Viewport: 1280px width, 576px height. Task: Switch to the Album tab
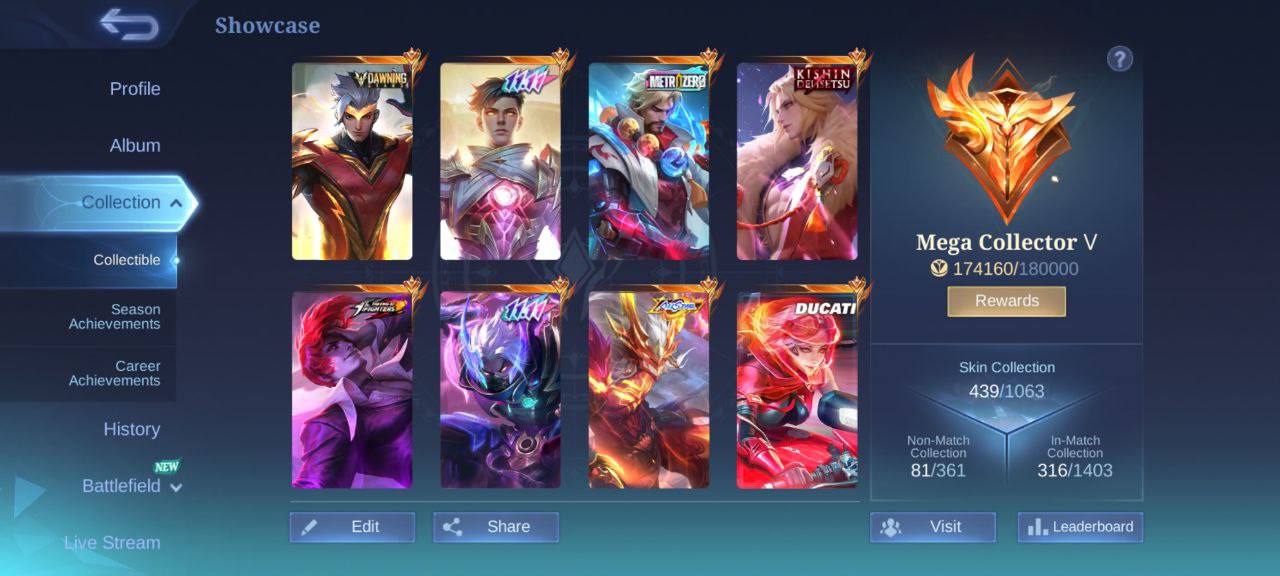[x=134, y=146]
